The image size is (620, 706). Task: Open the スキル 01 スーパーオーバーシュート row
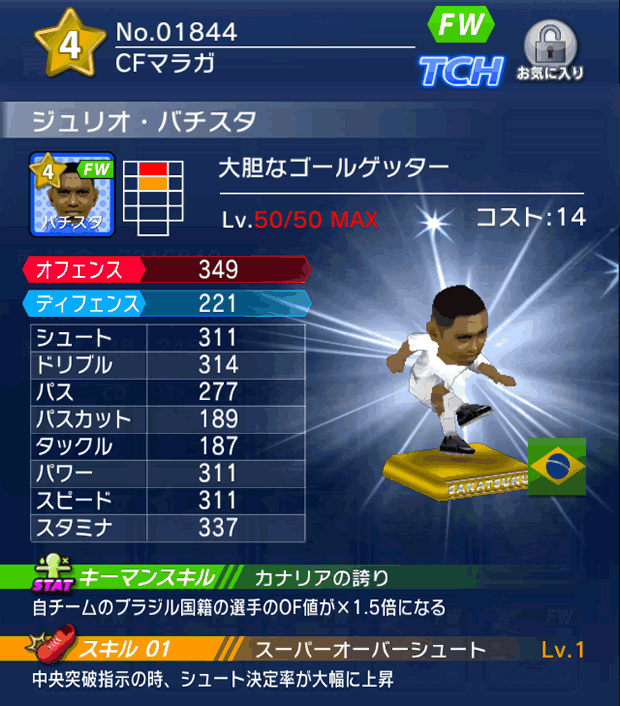[310, 650]
